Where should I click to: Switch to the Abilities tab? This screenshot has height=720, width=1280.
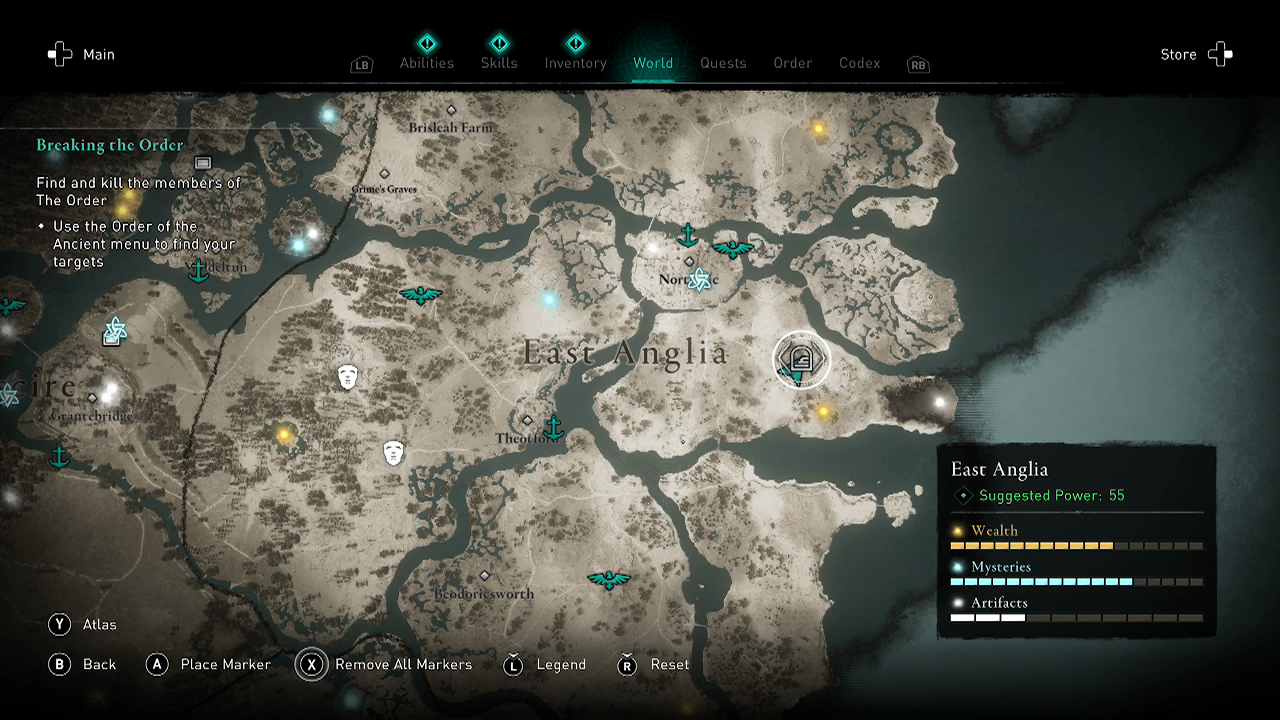[x=427, y=63]
